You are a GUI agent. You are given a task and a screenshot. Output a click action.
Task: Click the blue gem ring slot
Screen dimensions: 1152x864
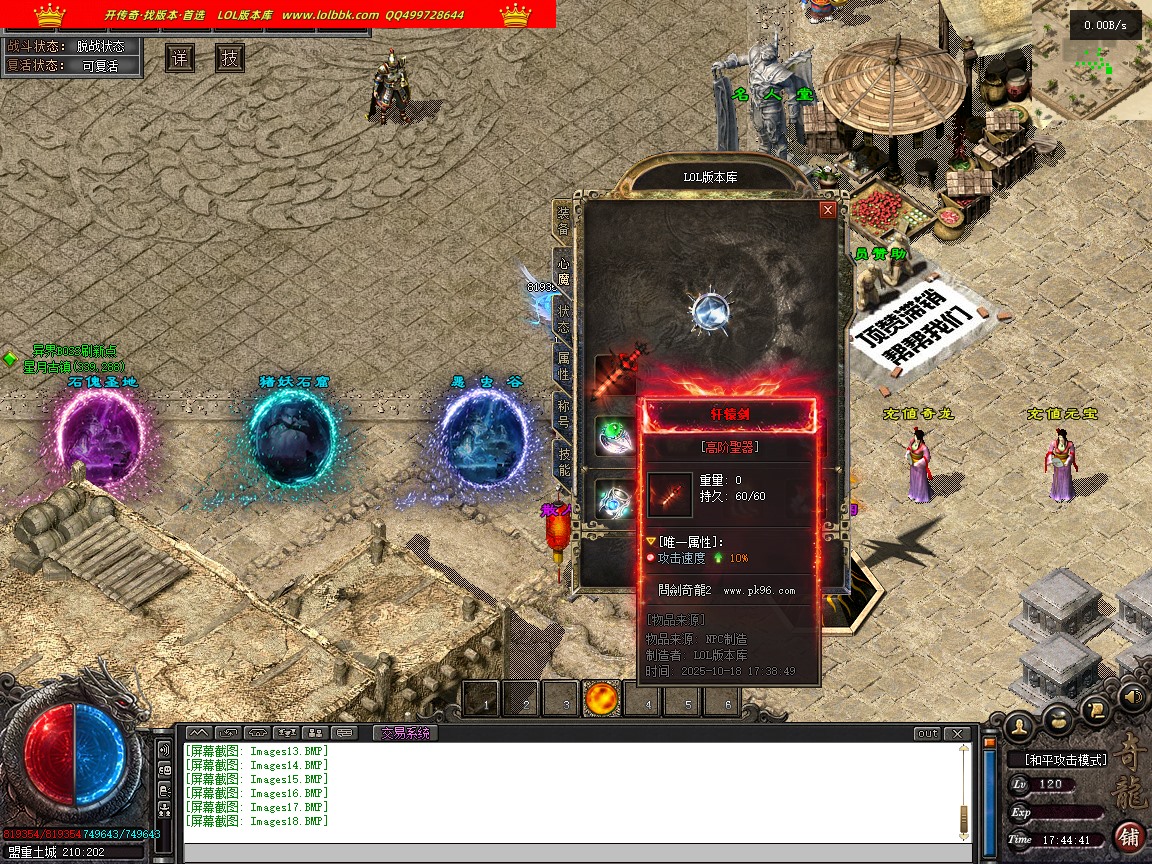pos(614,499)
